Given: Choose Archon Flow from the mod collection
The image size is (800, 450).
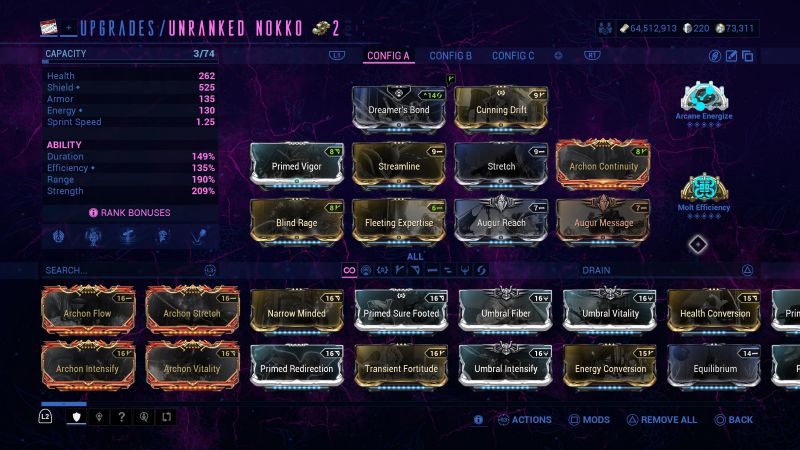Looking at the screenshot, I should [x=88, y=312].
